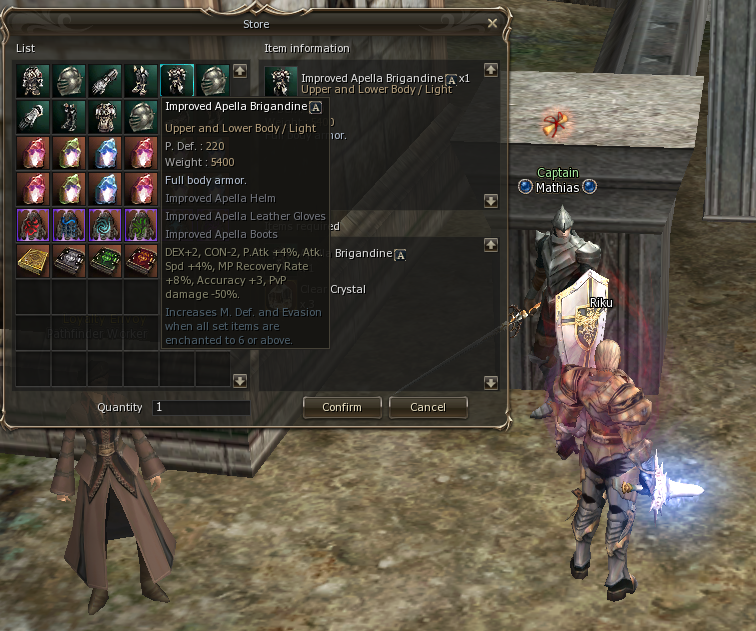Select the gray spellbook item
The image size is (756, 631).
(69, 260)
